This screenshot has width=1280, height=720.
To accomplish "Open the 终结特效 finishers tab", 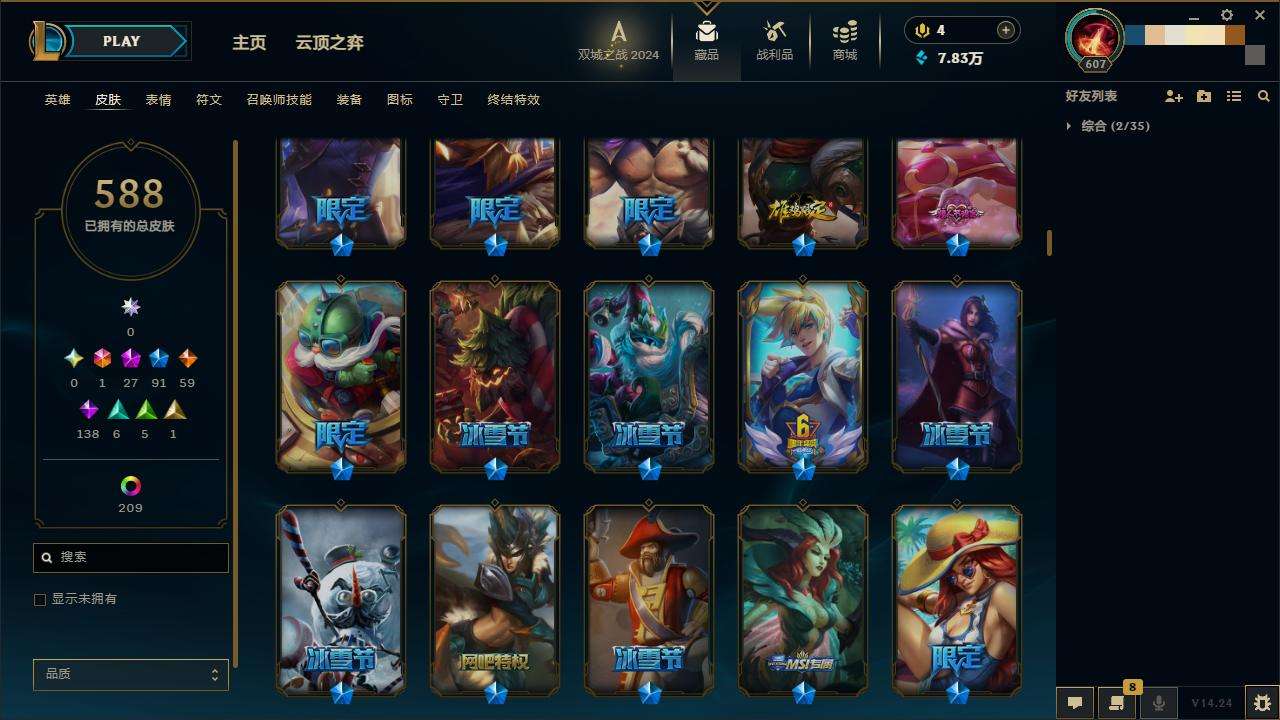I will coord(513,100).
